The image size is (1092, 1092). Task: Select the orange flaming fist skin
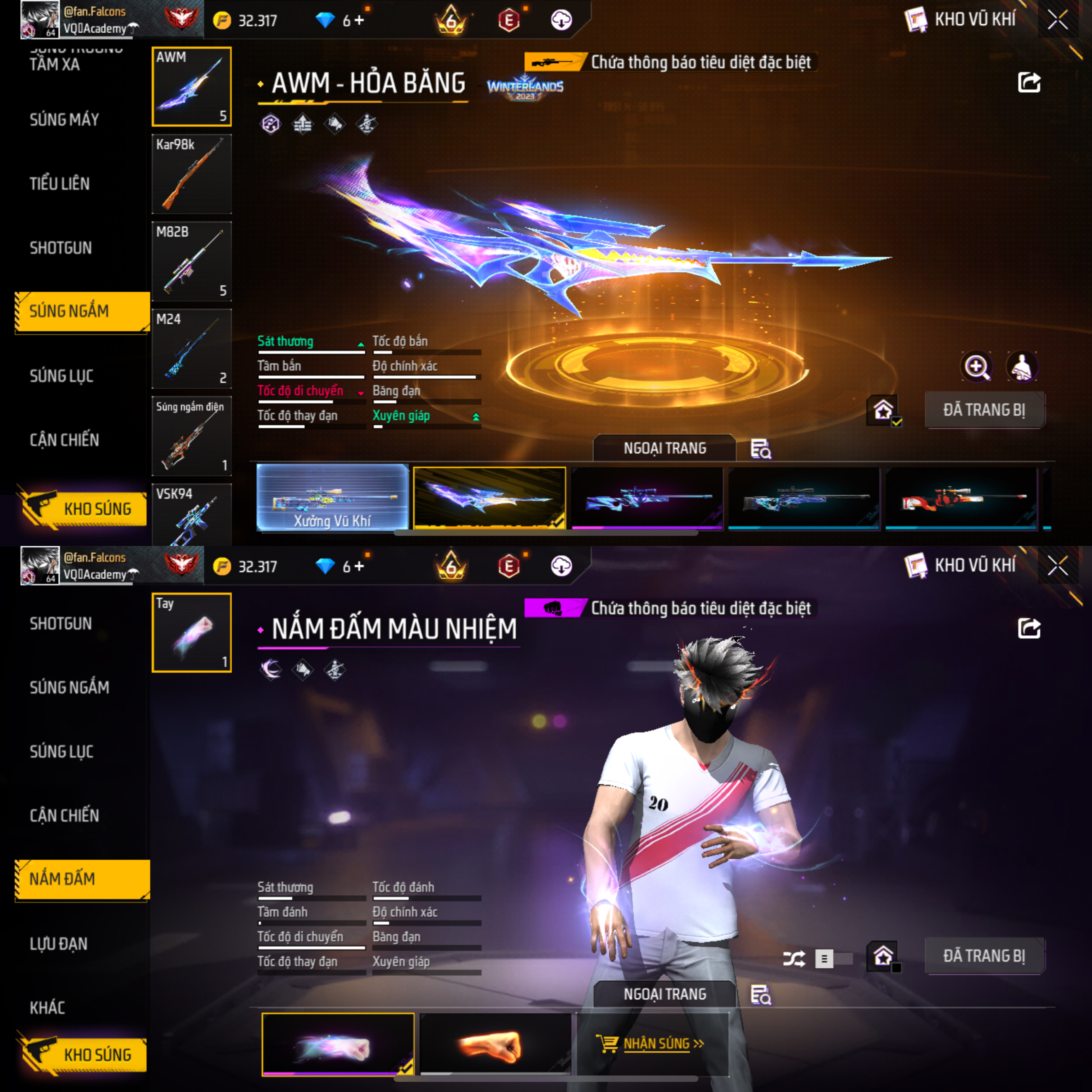[495, 1044]
